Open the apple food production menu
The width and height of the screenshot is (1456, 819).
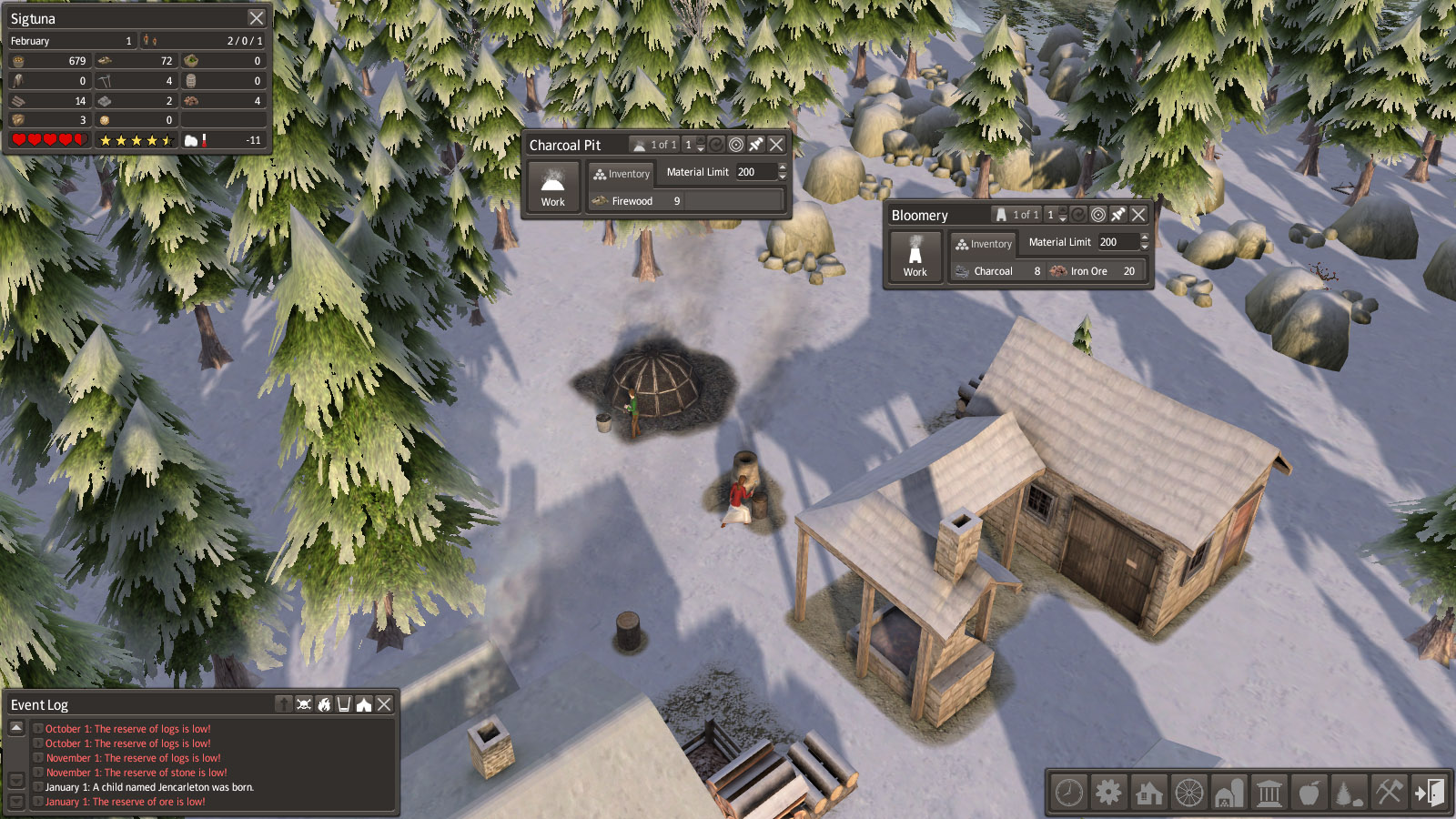1309,793
